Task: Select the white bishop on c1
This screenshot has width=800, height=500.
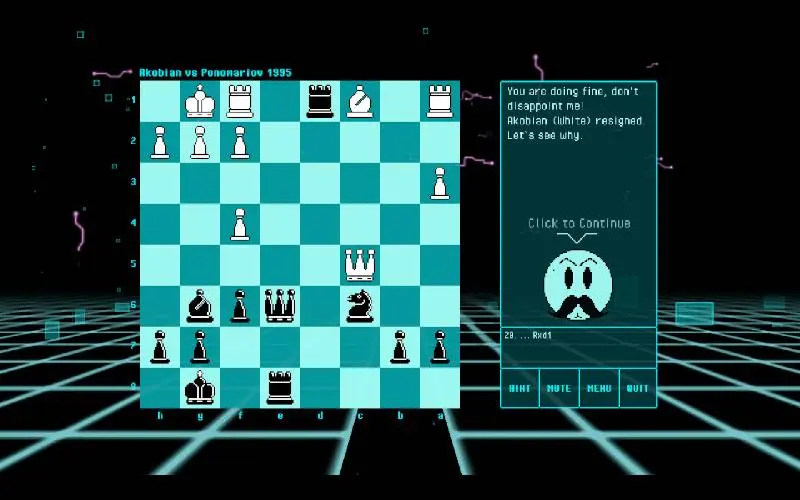Action: click(360, 101)
